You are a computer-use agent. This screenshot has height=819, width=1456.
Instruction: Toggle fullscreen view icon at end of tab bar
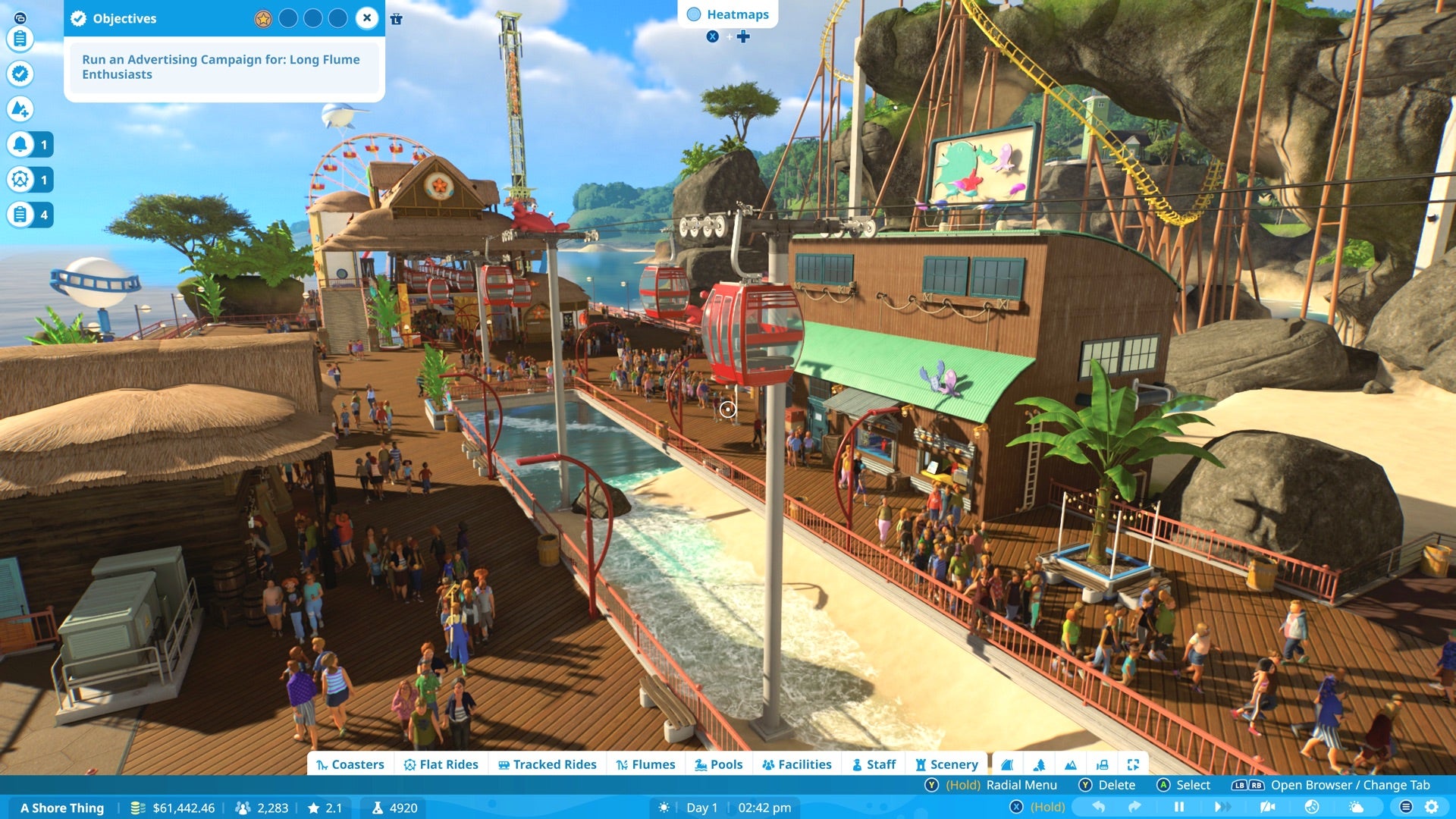[x=1133, y=764]
